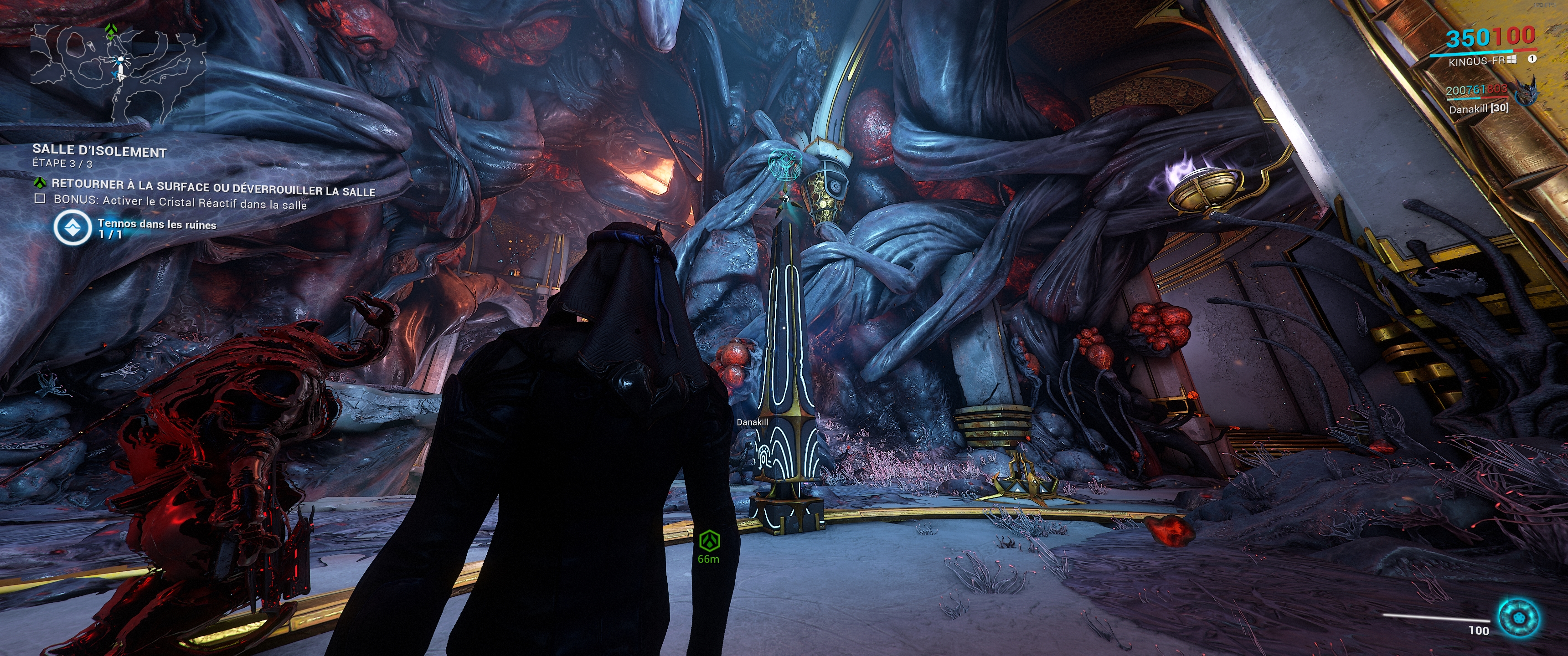
Task: Select the Salle d'Isolement objective title
Action: coord(99,151)
